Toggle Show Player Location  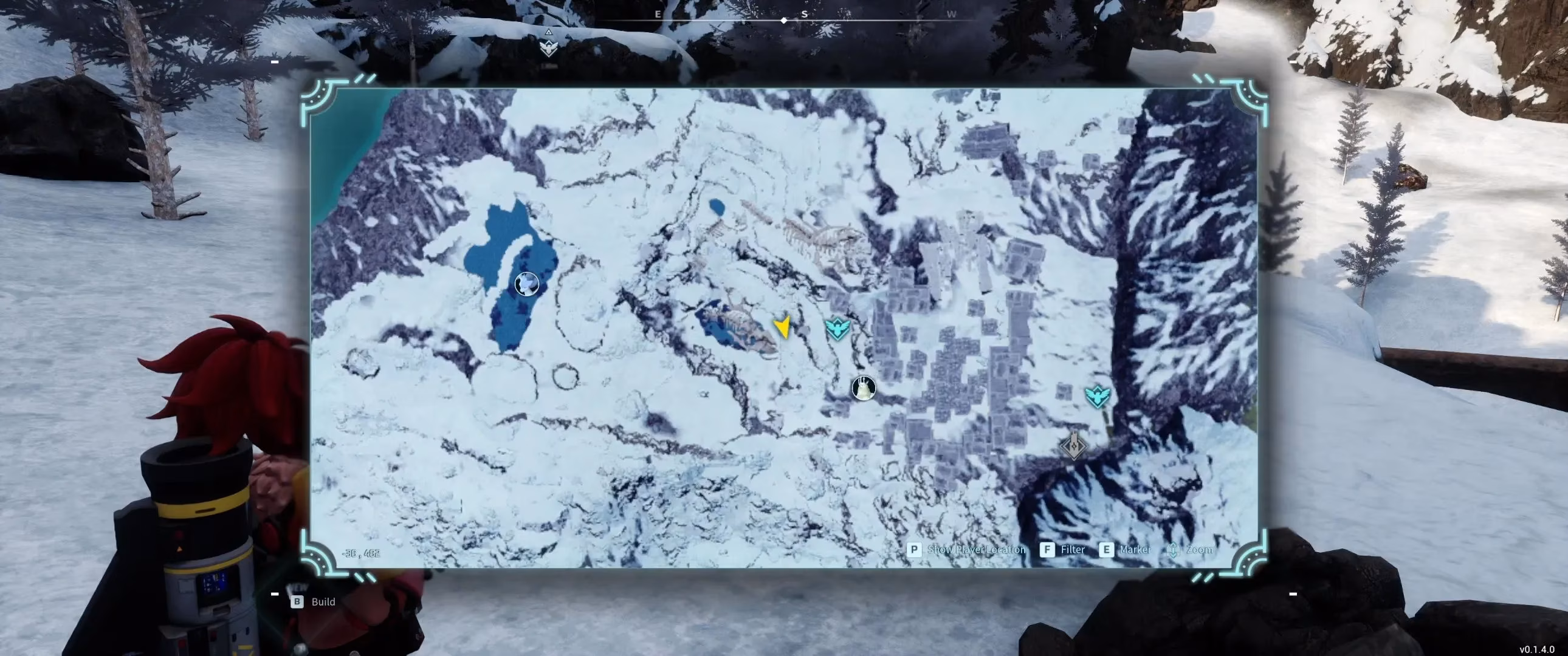click(x=975, y=550)
